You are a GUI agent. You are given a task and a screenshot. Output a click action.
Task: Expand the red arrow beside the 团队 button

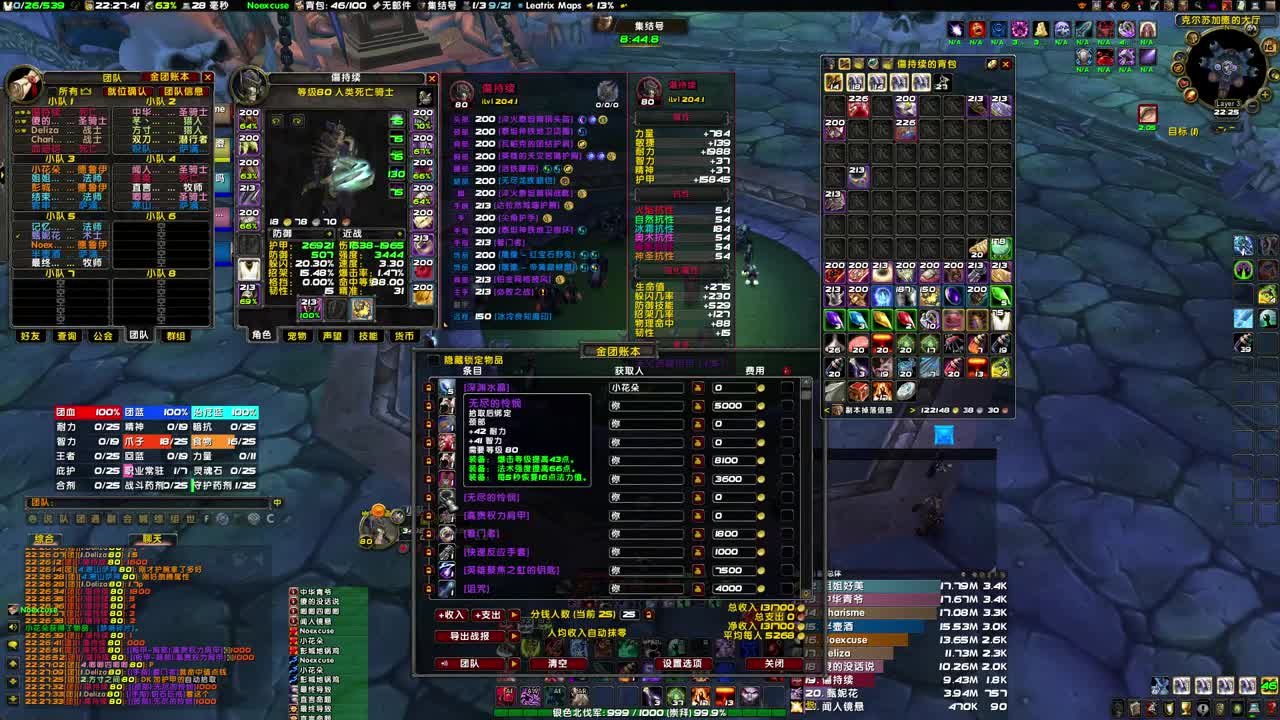(x=514, y=662)
